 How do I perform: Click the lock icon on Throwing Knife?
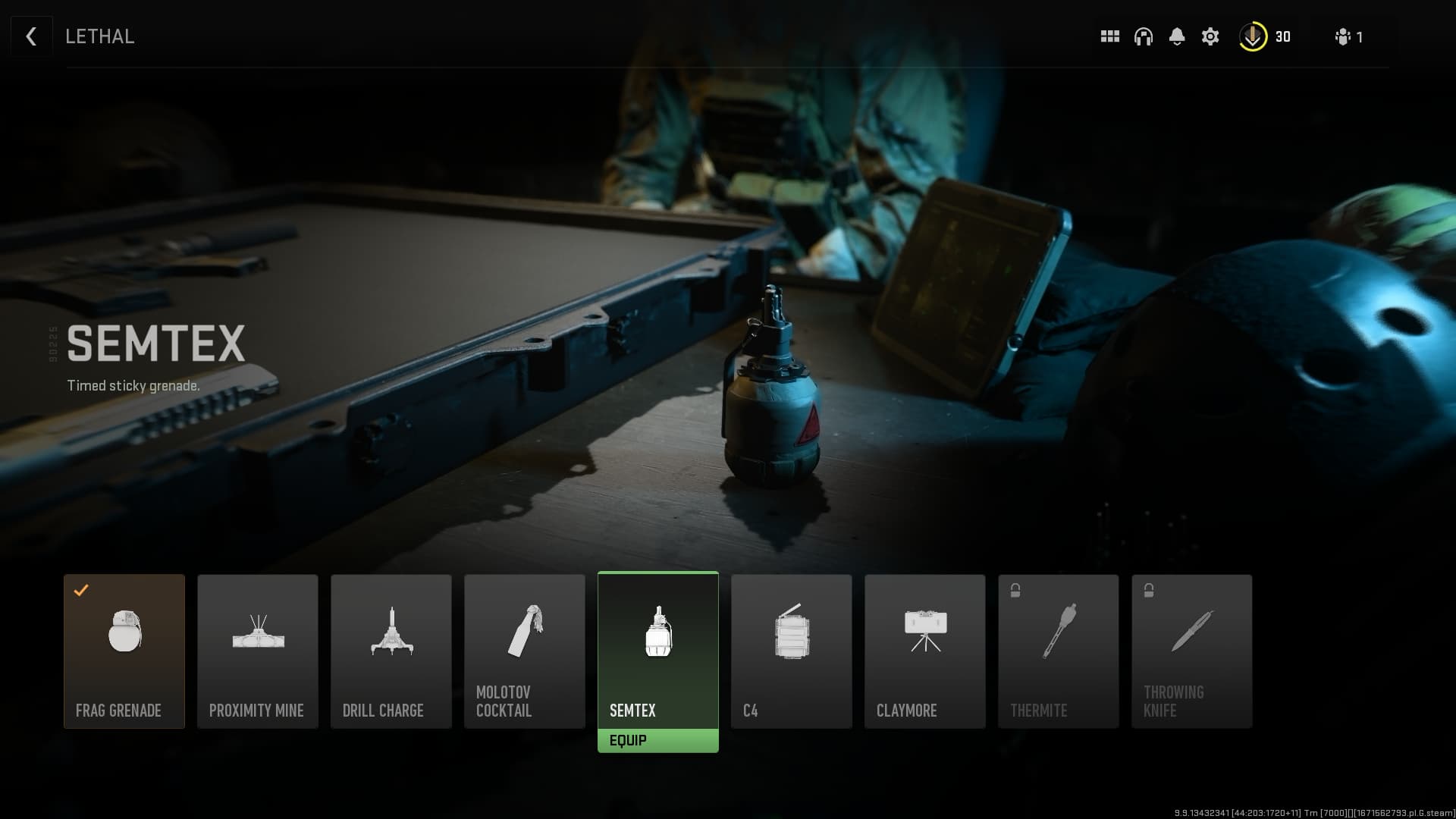pyautogui.click(x=1148, y=588)
